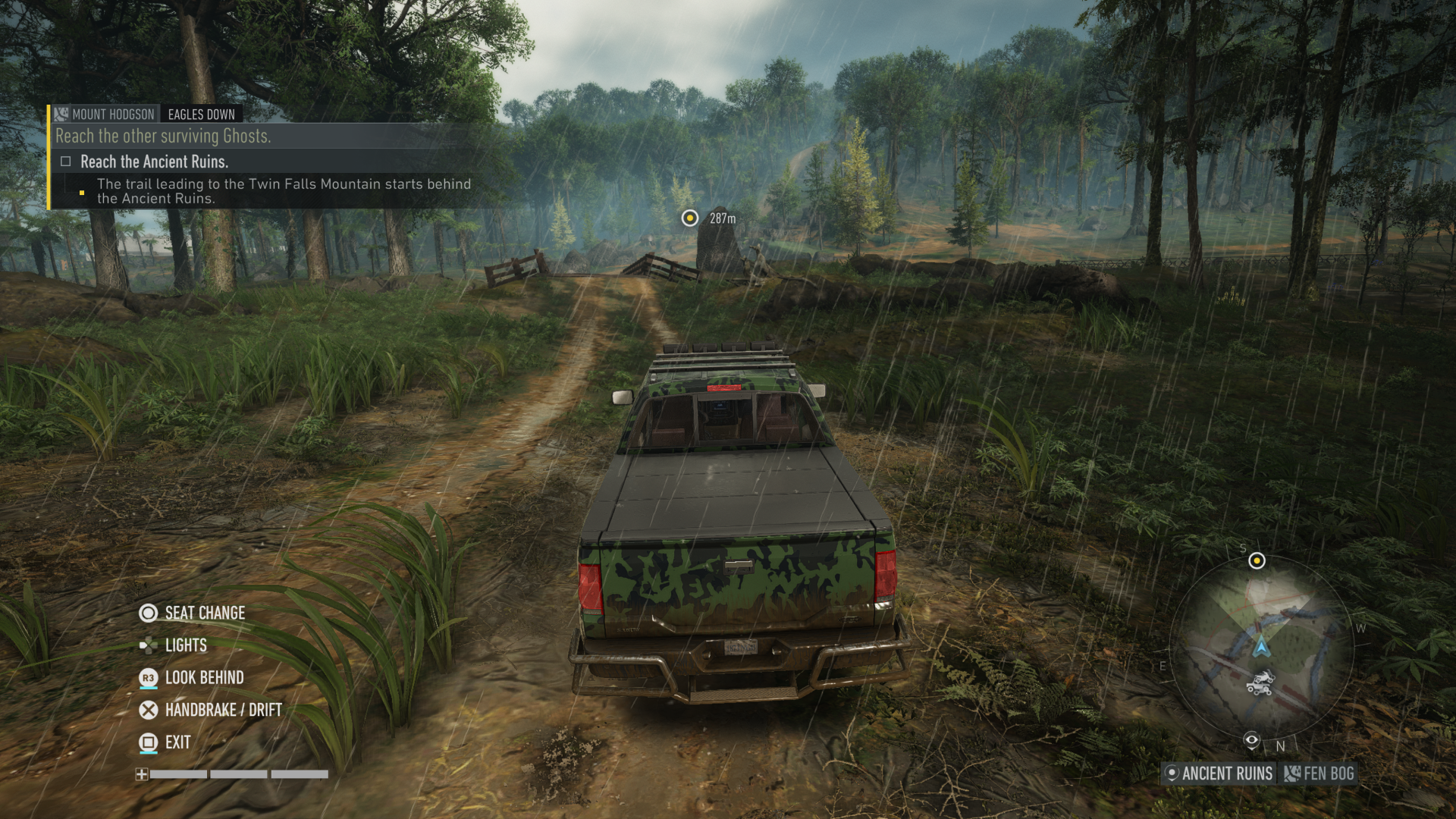Check the Reach the Ancient Ruins objective box
This screenshot has height=819, width=1456.
click(x=65, y=162)
